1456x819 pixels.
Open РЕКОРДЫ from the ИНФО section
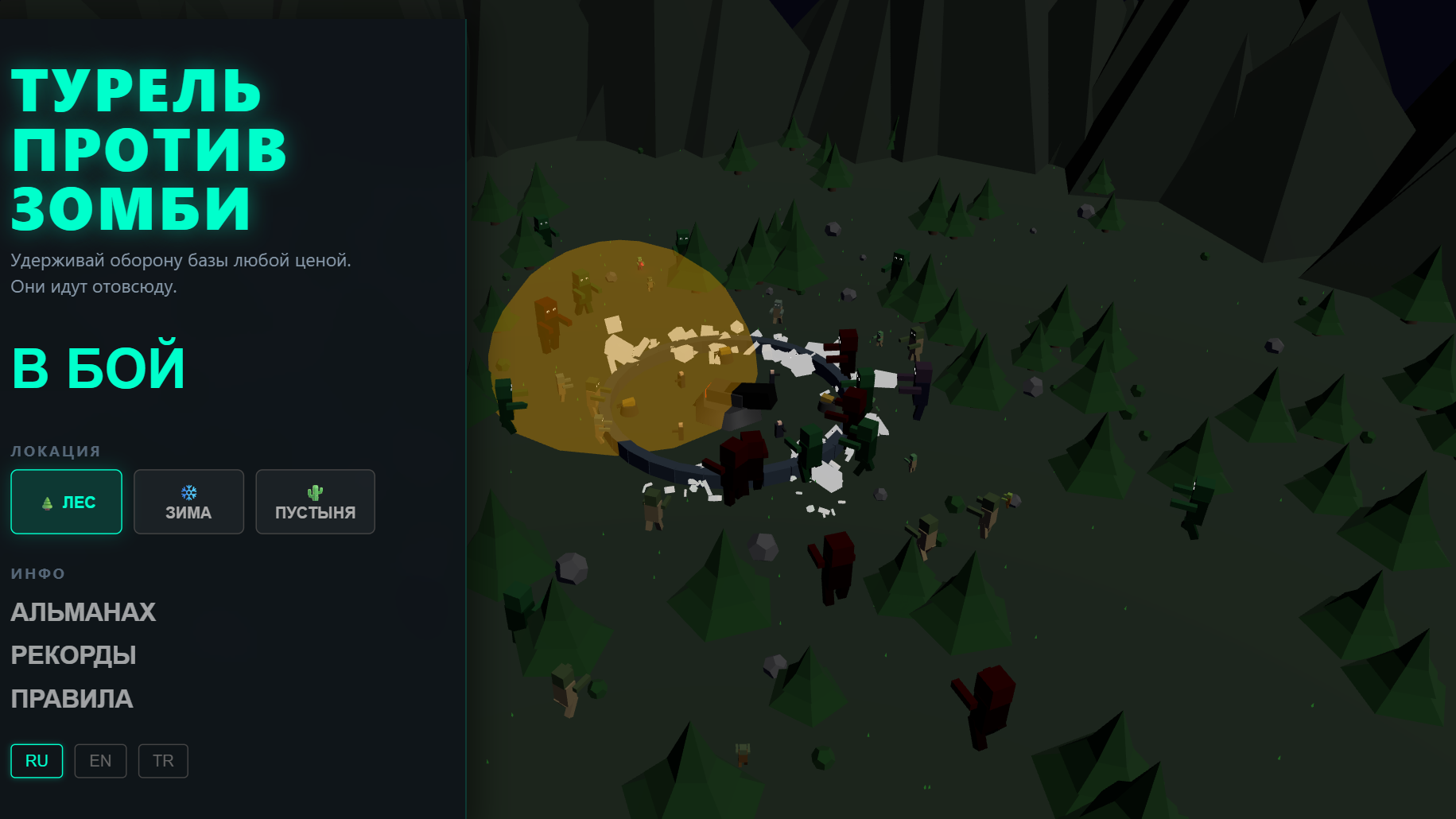tap(72, 655)
